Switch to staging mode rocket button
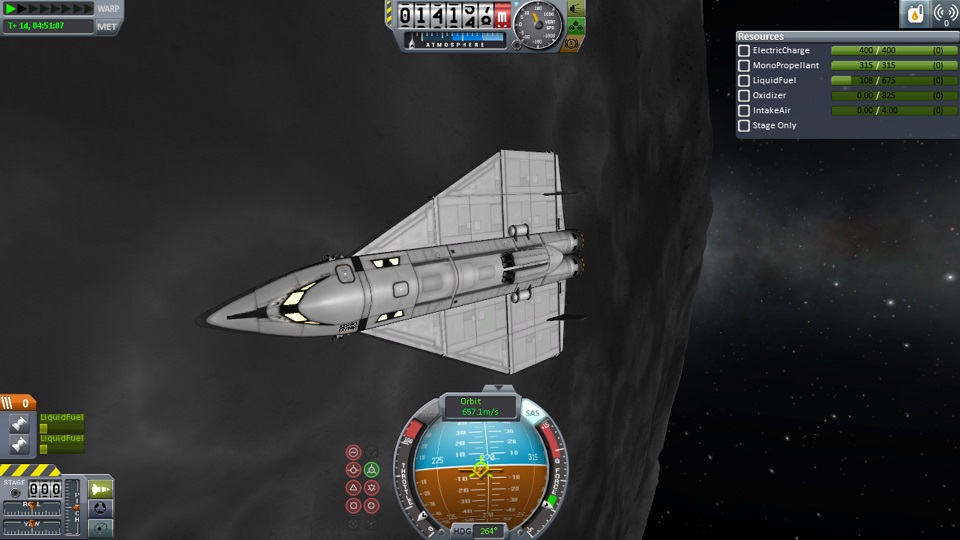 tap(101, 489)
